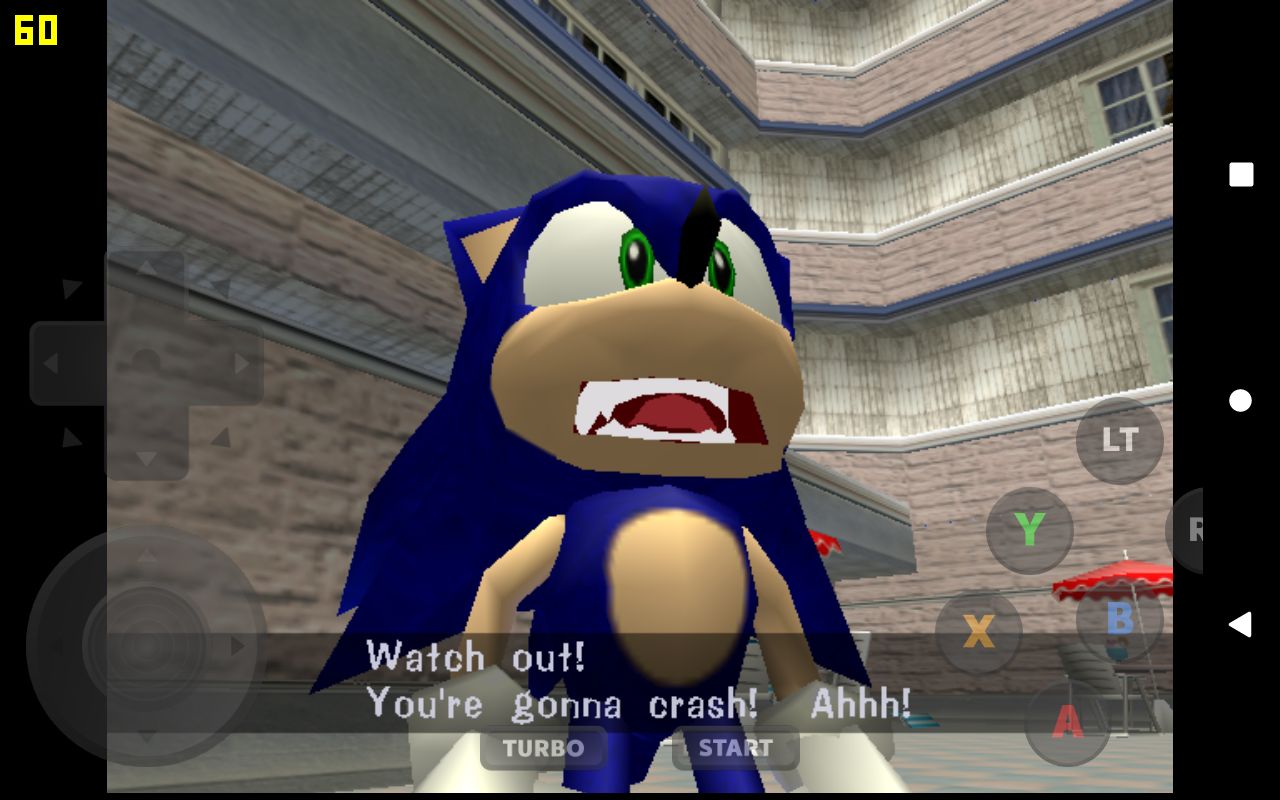This screenshot has height=800, width=1280.
Task: Open Android recent apps with square button
Action: 1241,175
